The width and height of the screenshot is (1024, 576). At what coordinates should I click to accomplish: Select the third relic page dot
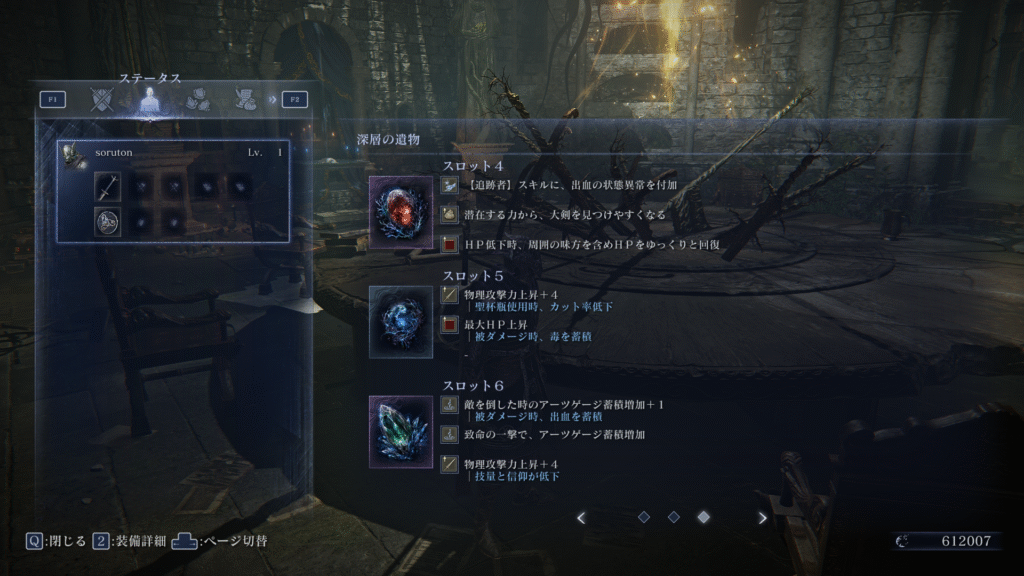point(703,517)
